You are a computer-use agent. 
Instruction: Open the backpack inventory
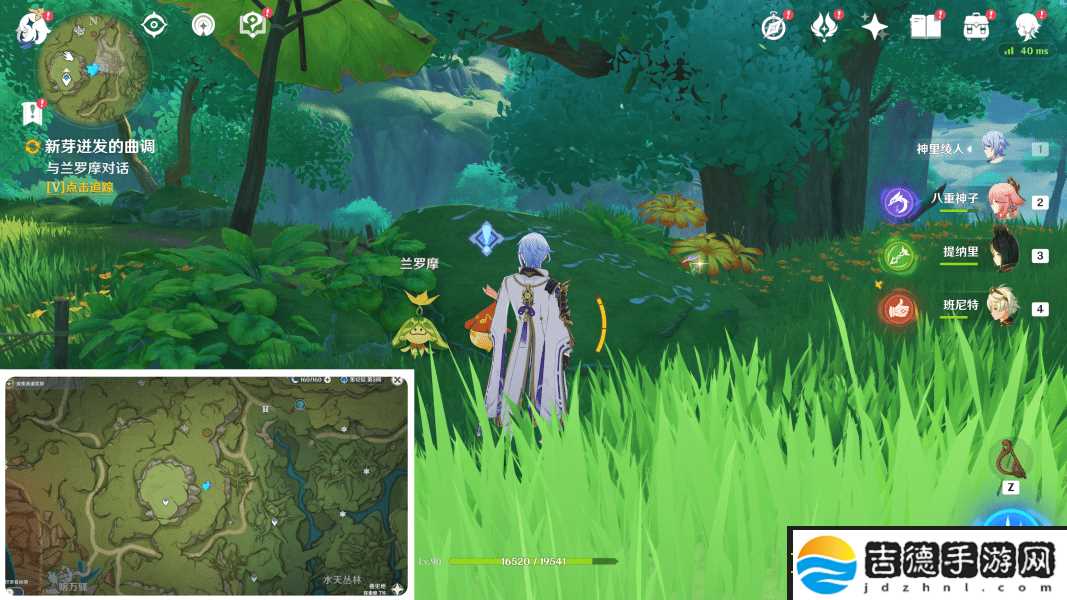[976, 27]
